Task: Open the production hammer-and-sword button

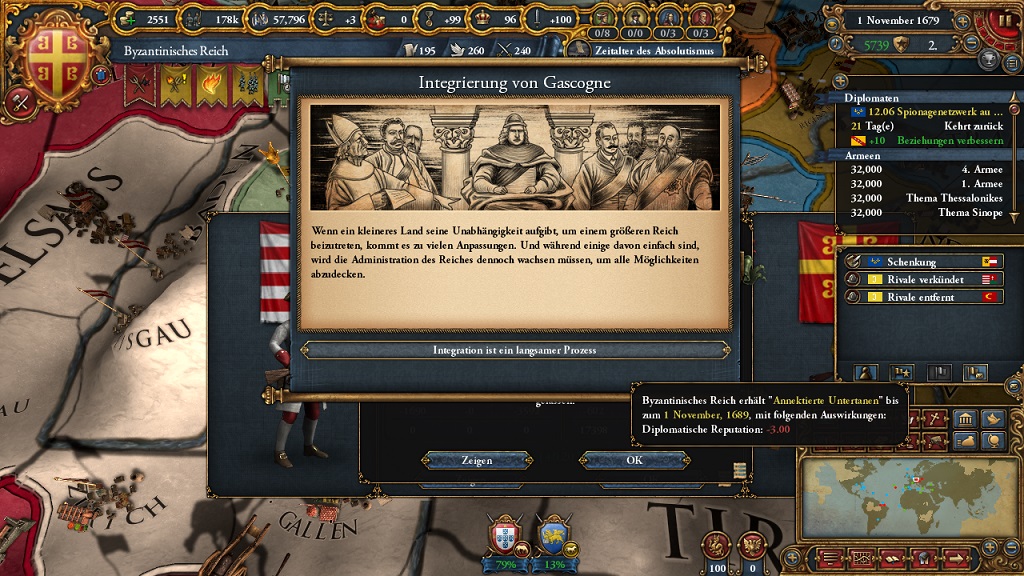Action: (22, 101)
